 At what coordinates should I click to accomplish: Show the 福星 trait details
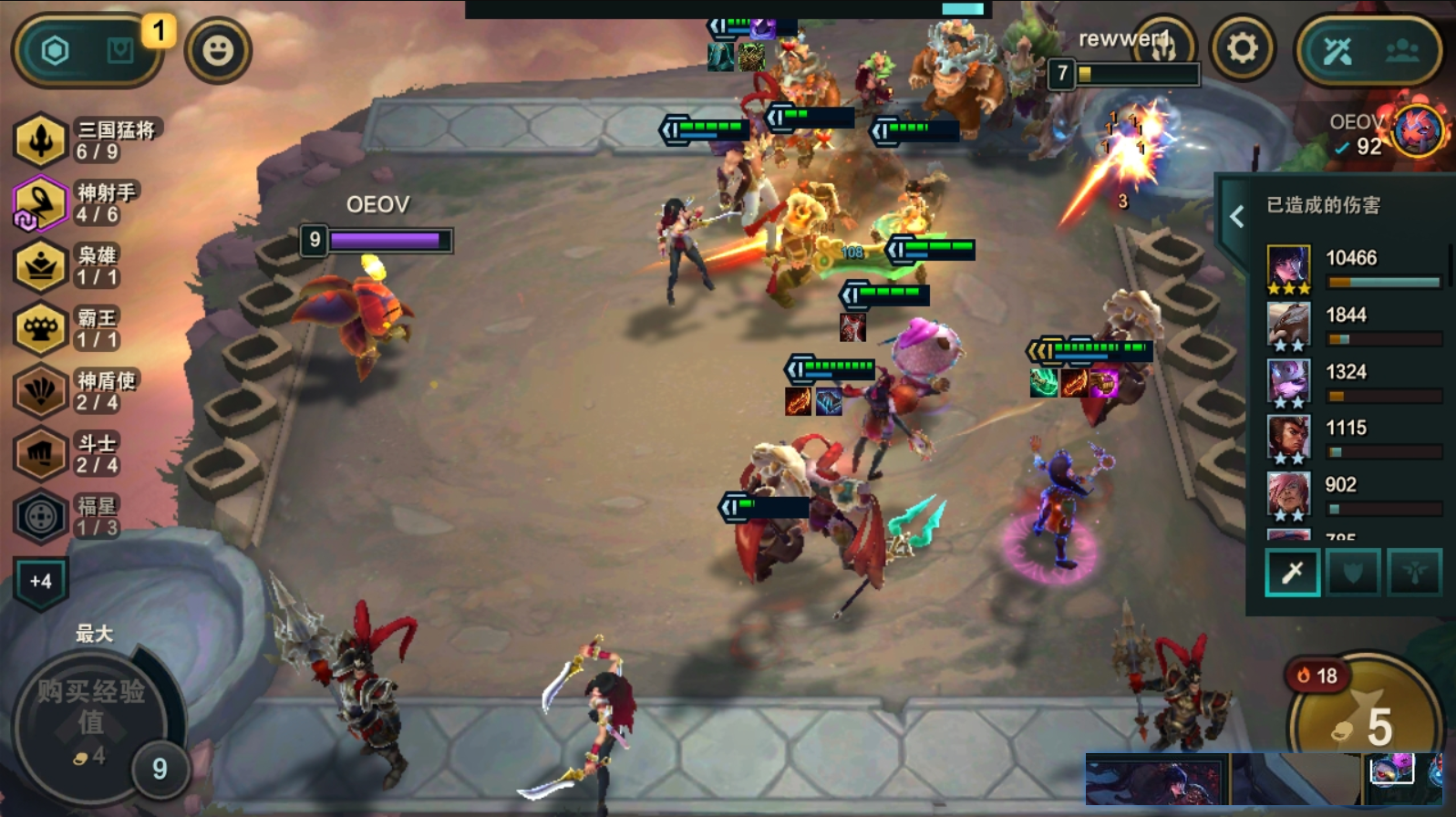[41, 517]
